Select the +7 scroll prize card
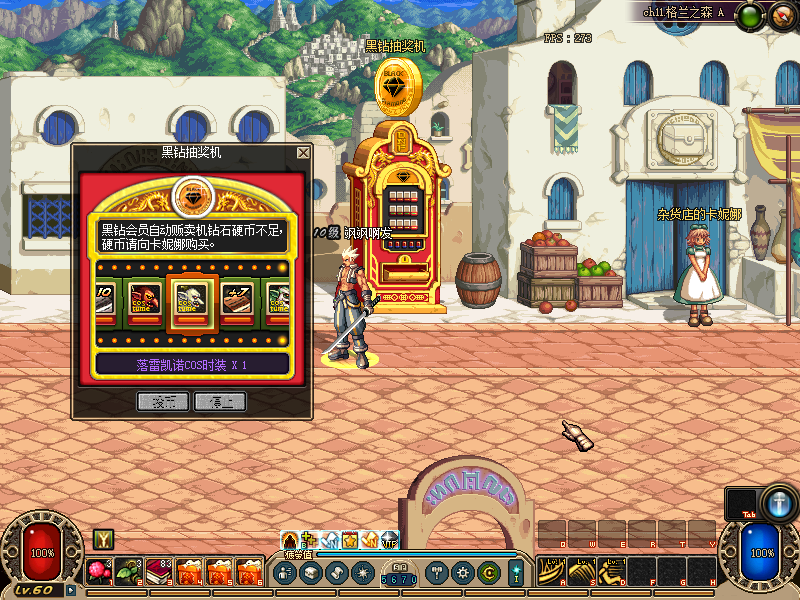Viewport: 800px width, 600px height. pos(236,300)
